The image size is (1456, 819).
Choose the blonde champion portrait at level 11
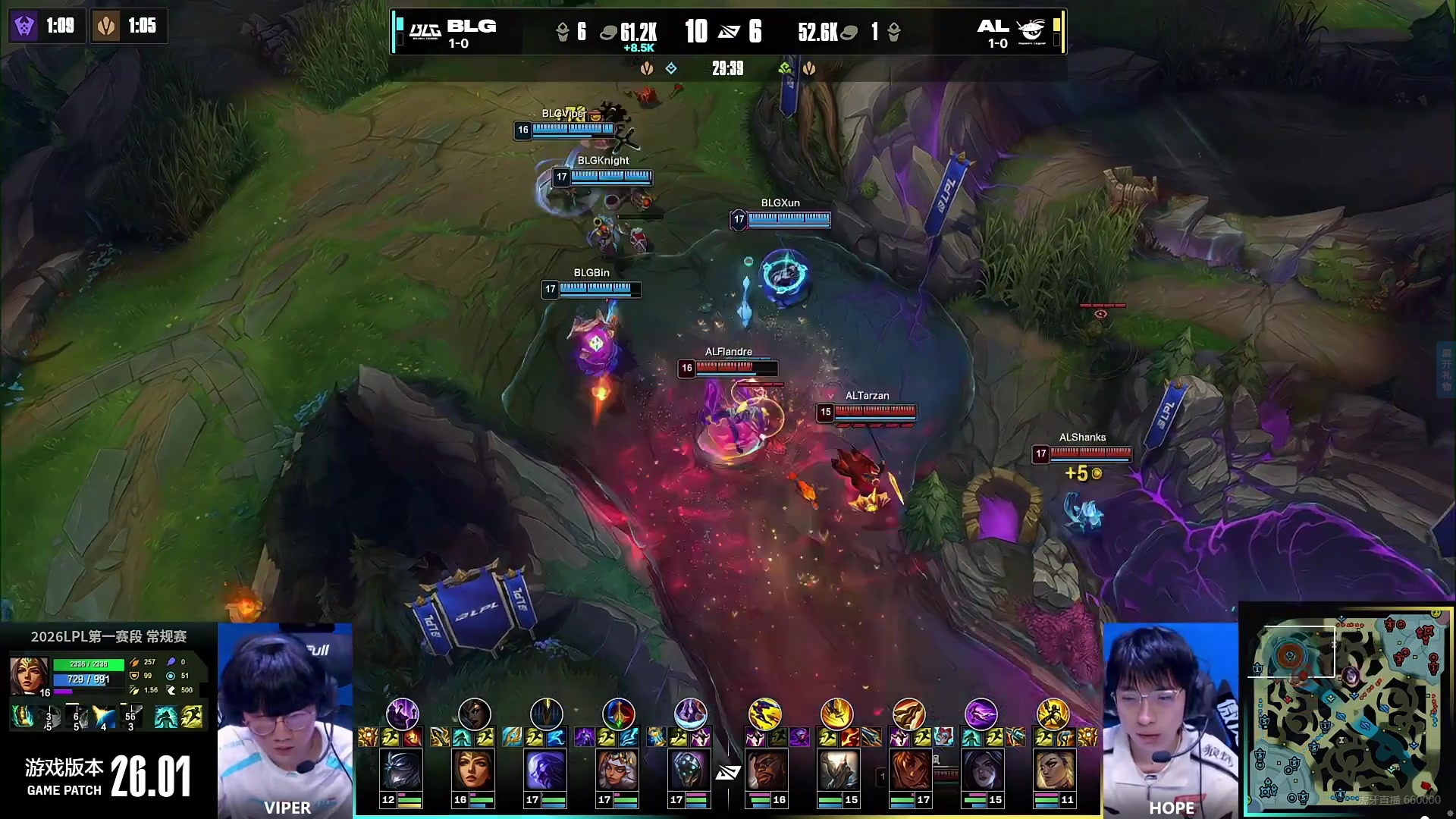(x=1053, y=770)
